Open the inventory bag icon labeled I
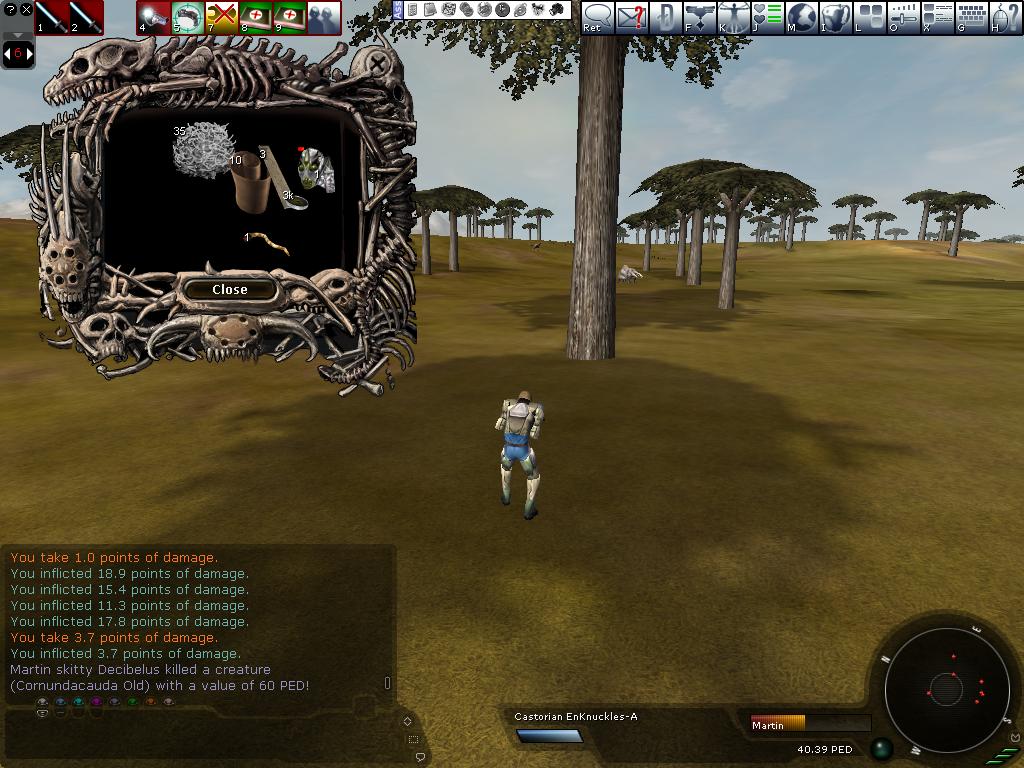Viewport: 1024px width, 768px height. click(x=835, y=17)
